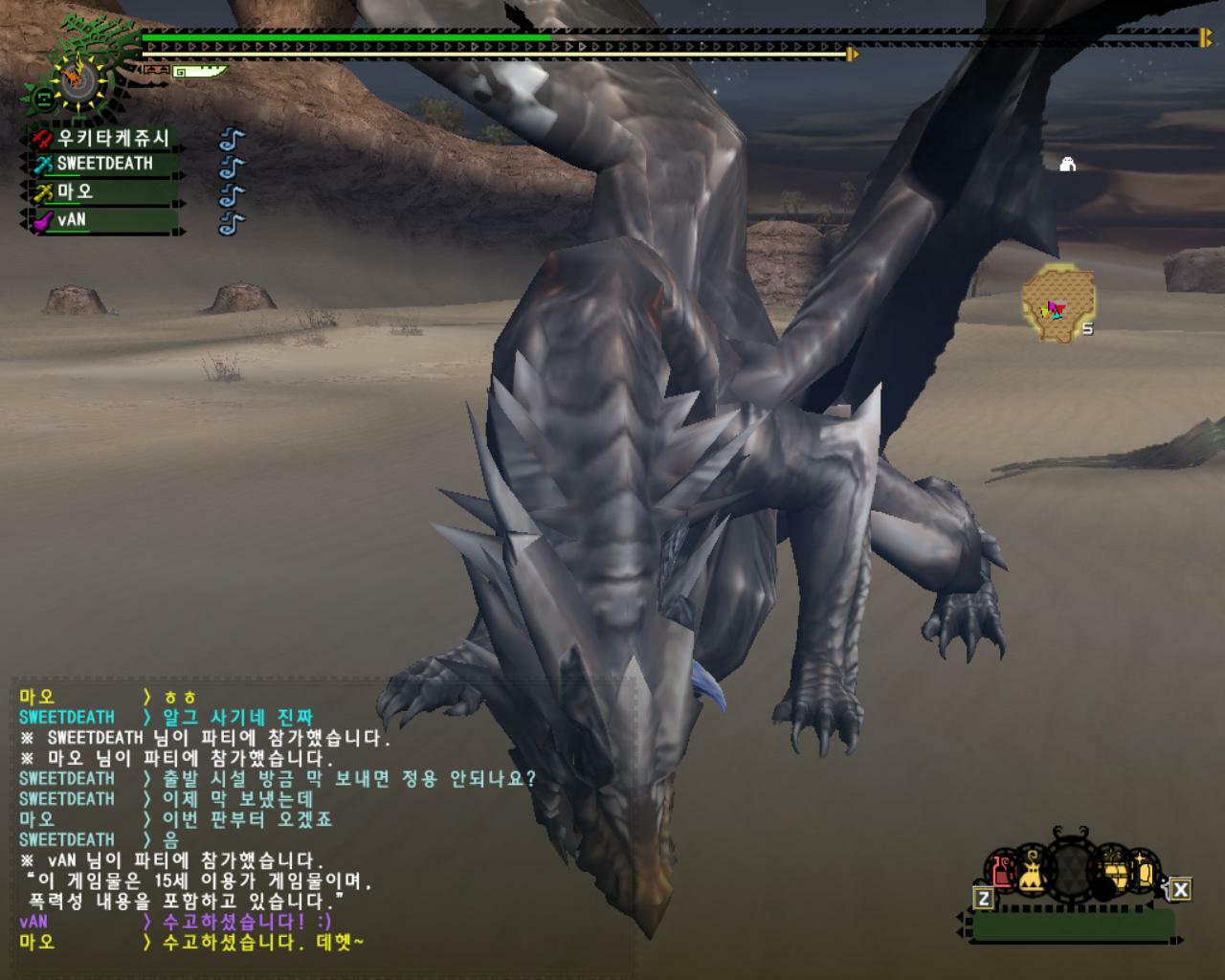
Task: Click the yellow tent item icon
Action: 1032,870
